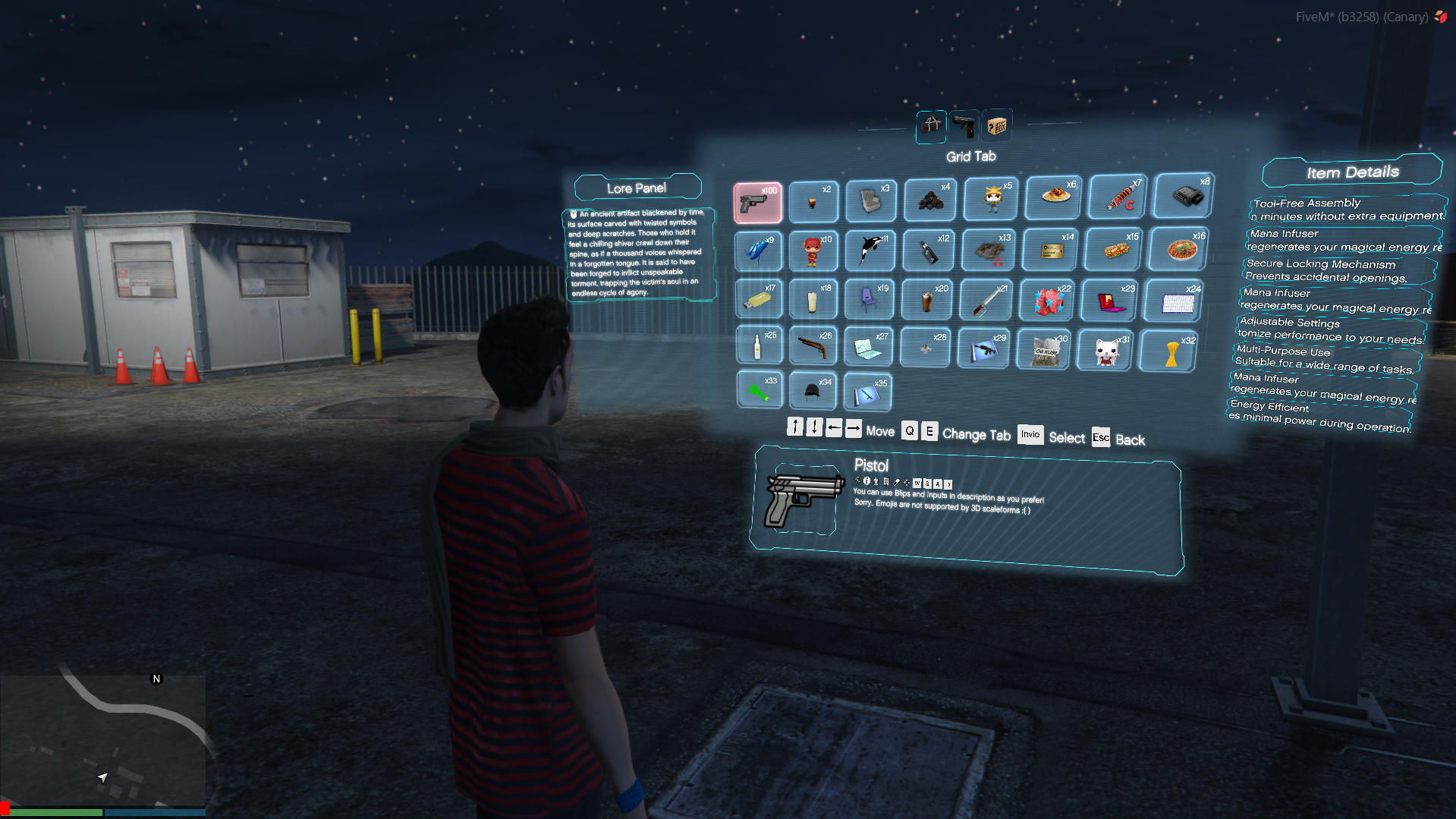Screen dimensions: 1456x819
Task: Pick the red laptop item
Action: (x=1111, y=300)
